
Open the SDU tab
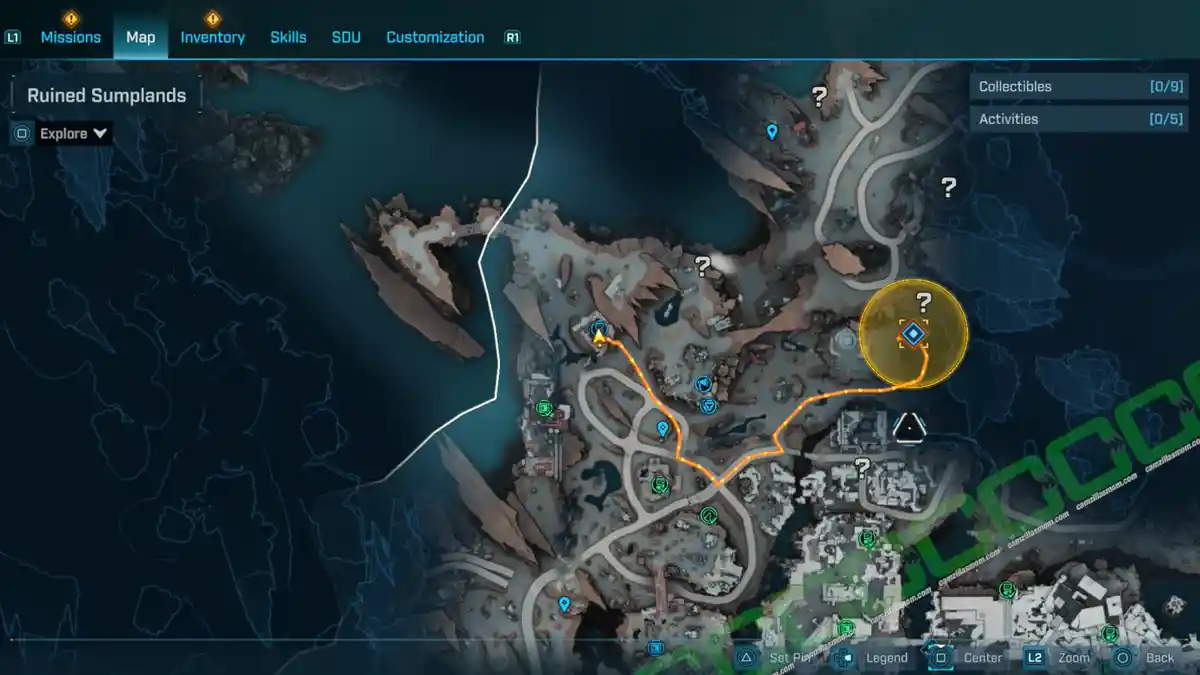click(346, 37)
